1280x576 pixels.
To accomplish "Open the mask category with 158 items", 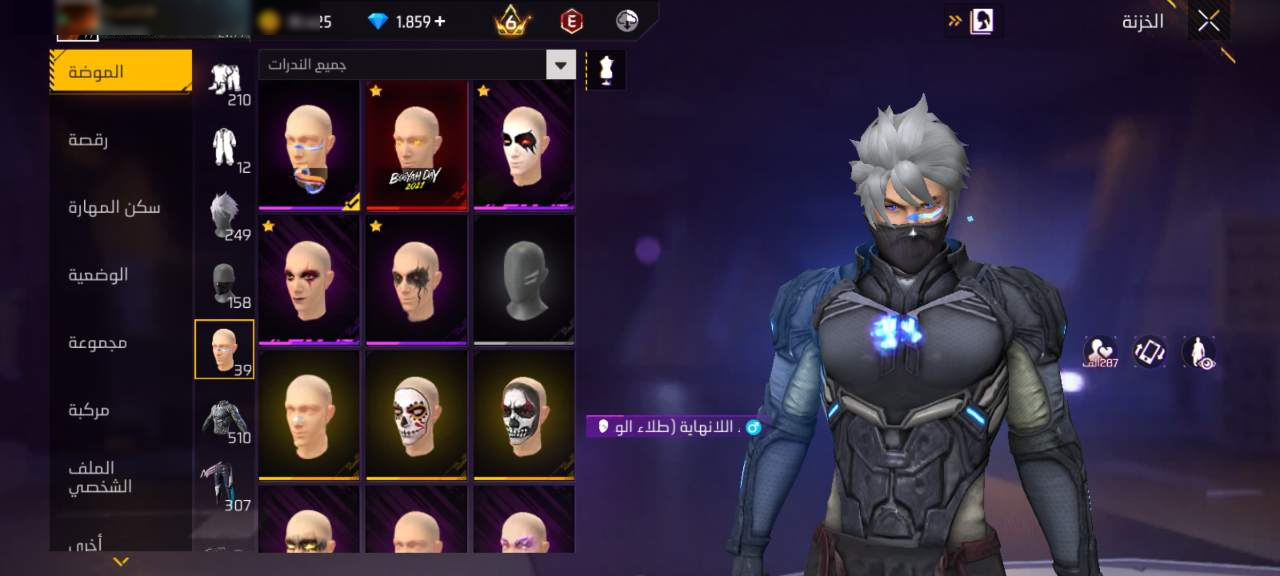I will click(x=225, y=284).
